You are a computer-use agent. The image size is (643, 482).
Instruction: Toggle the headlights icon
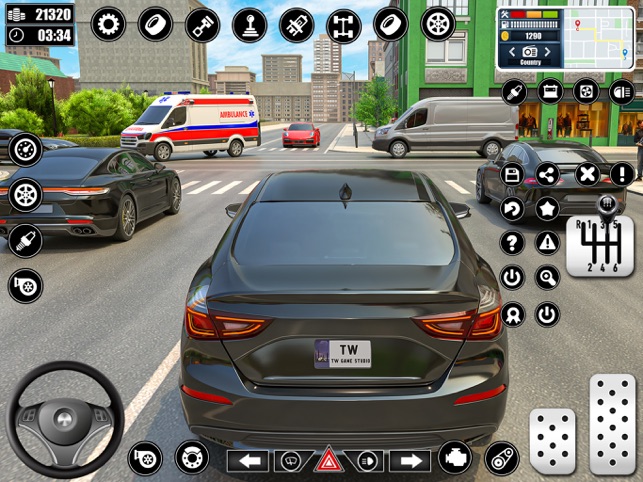(622, 92)
